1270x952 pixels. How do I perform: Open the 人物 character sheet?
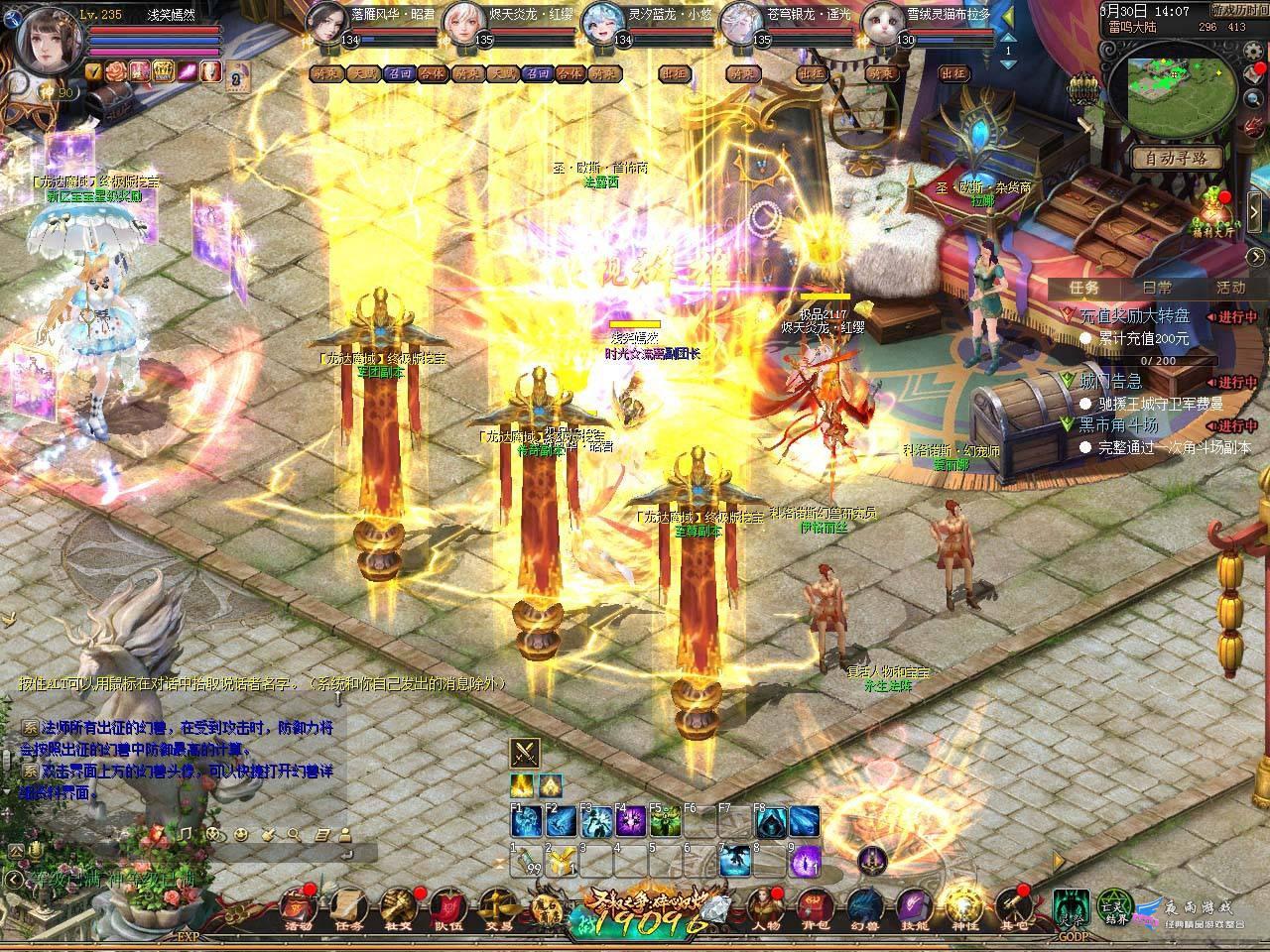[x=765, y=906]
